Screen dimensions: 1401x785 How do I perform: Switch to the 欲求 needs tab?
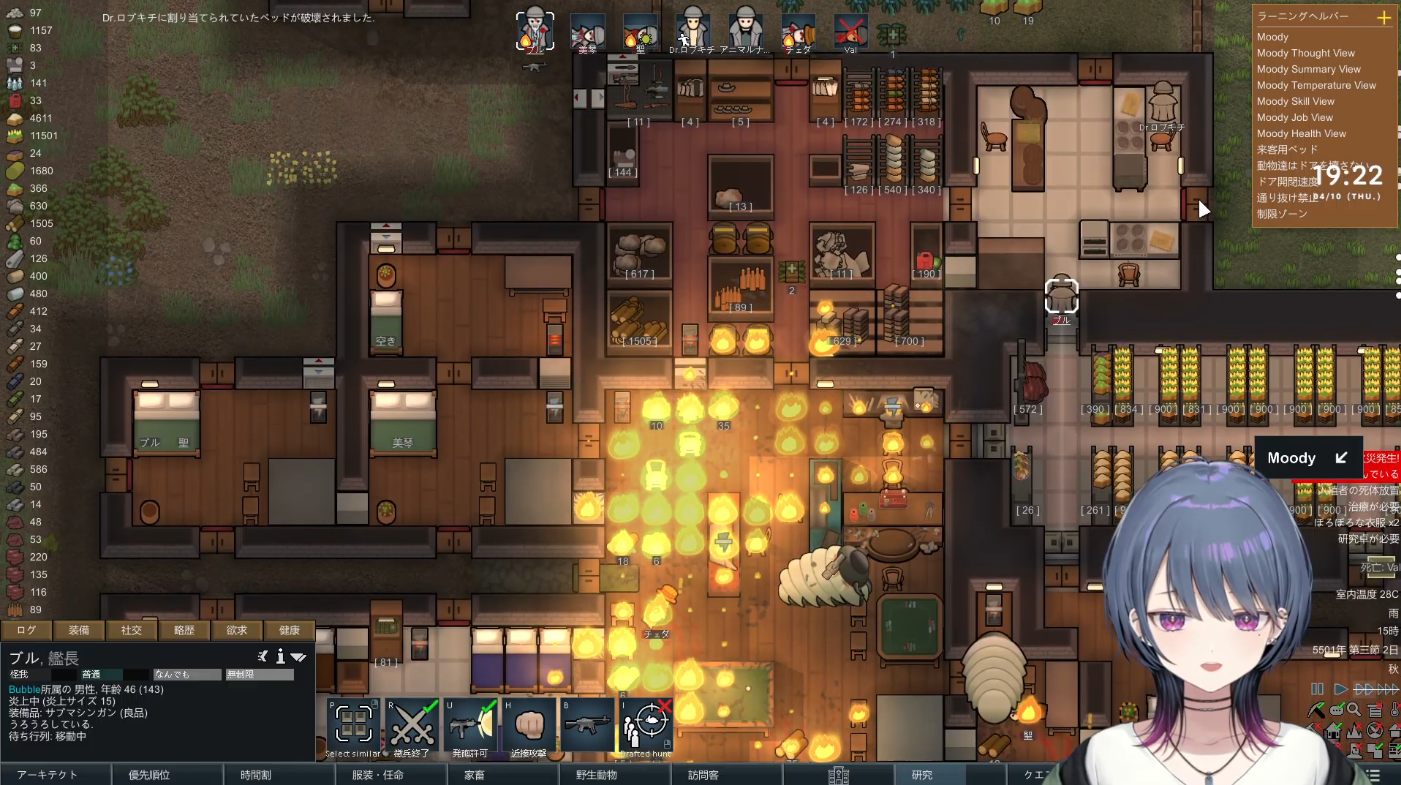[x=236, y=630]
